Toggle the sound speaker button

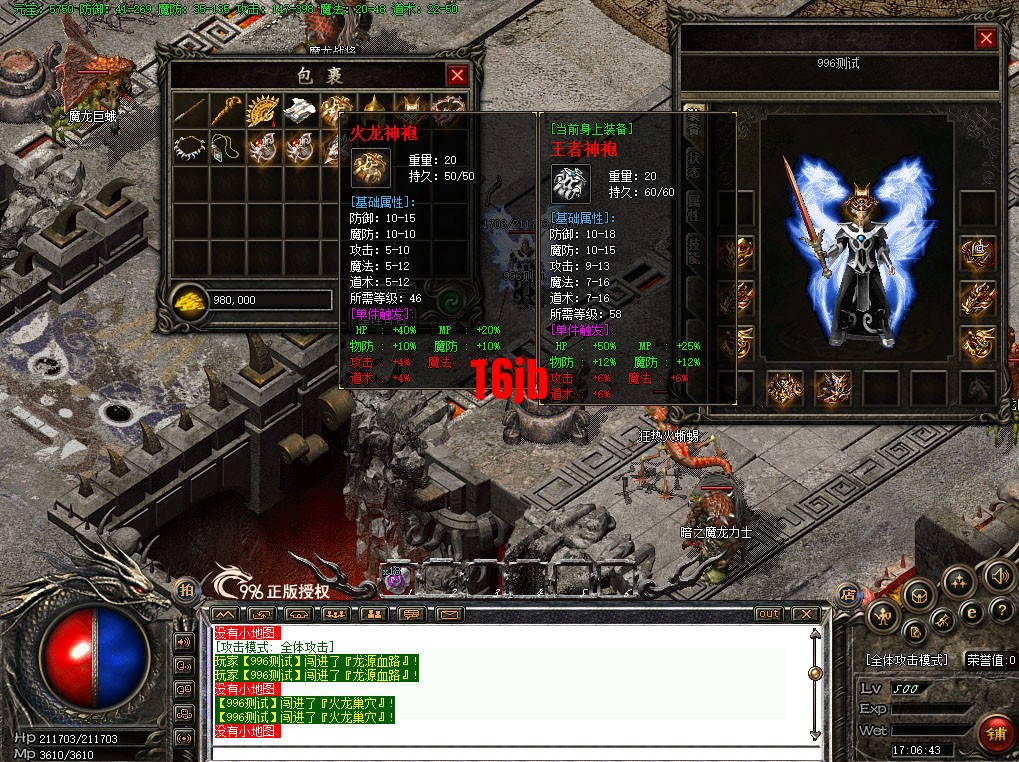pos(997,576)
